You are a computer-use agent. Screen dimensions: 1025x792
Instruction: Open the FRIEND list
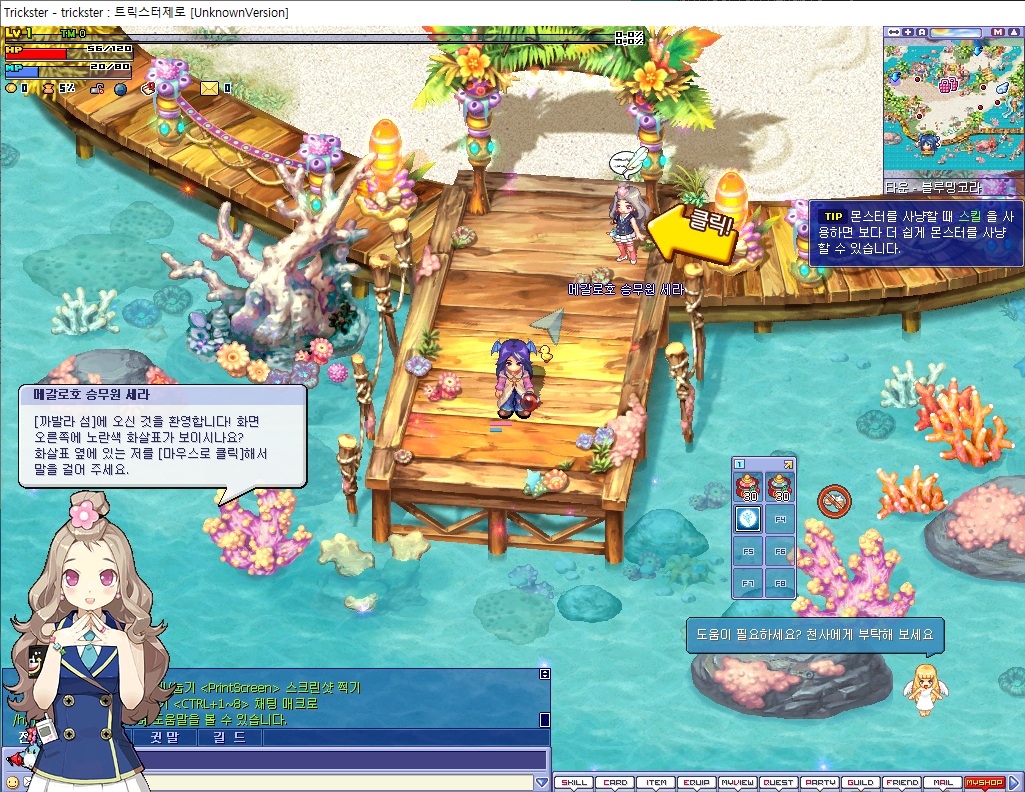(x=901, y=783)
